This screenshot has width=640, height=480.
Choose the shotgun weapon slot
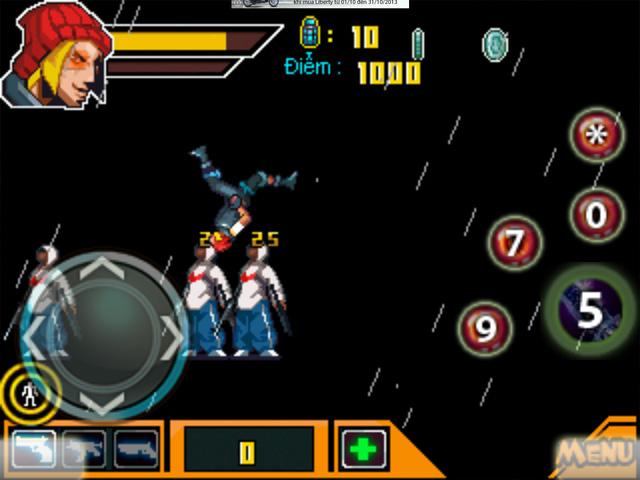[x=136, y=448]
